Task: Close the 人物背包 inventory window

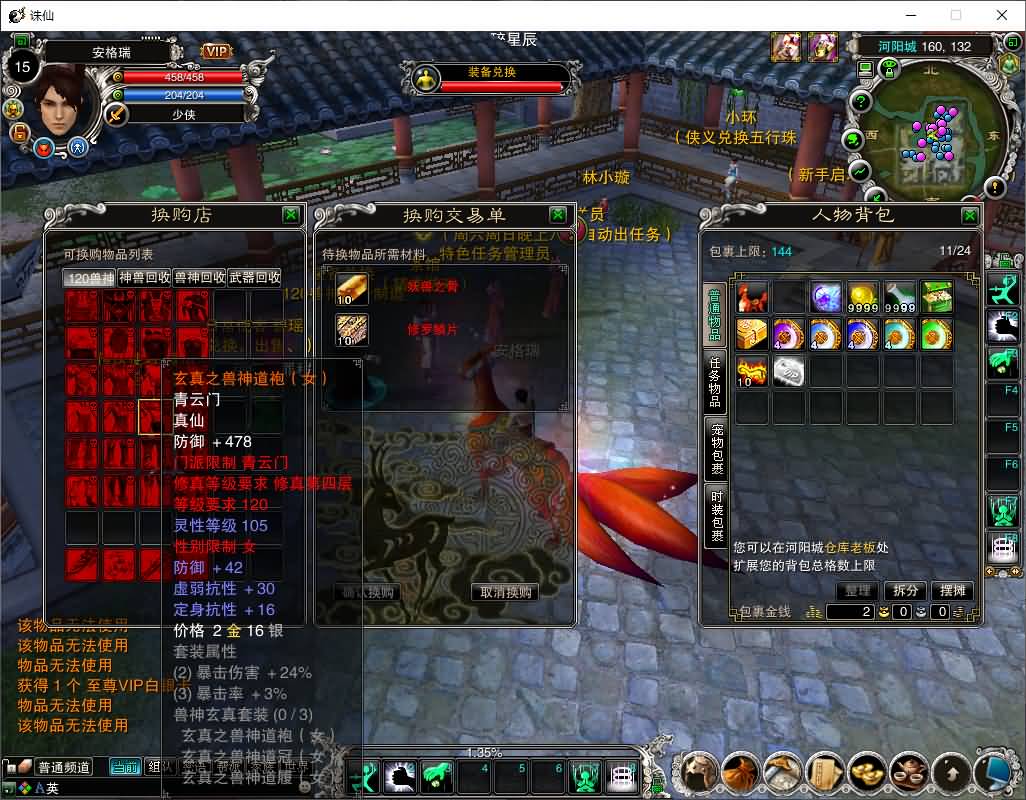Action: tap(969, 214)
